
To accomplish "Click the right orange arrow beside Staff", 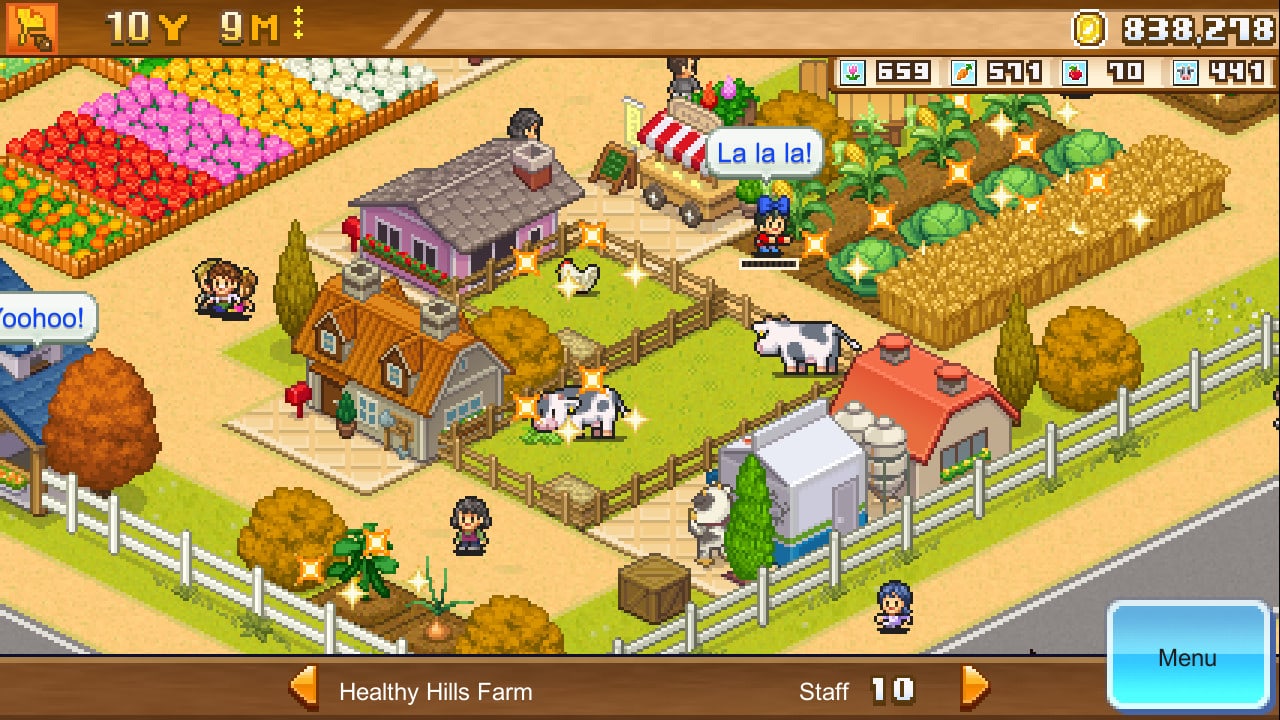I will pyautogui.click(x=974, y=689).
